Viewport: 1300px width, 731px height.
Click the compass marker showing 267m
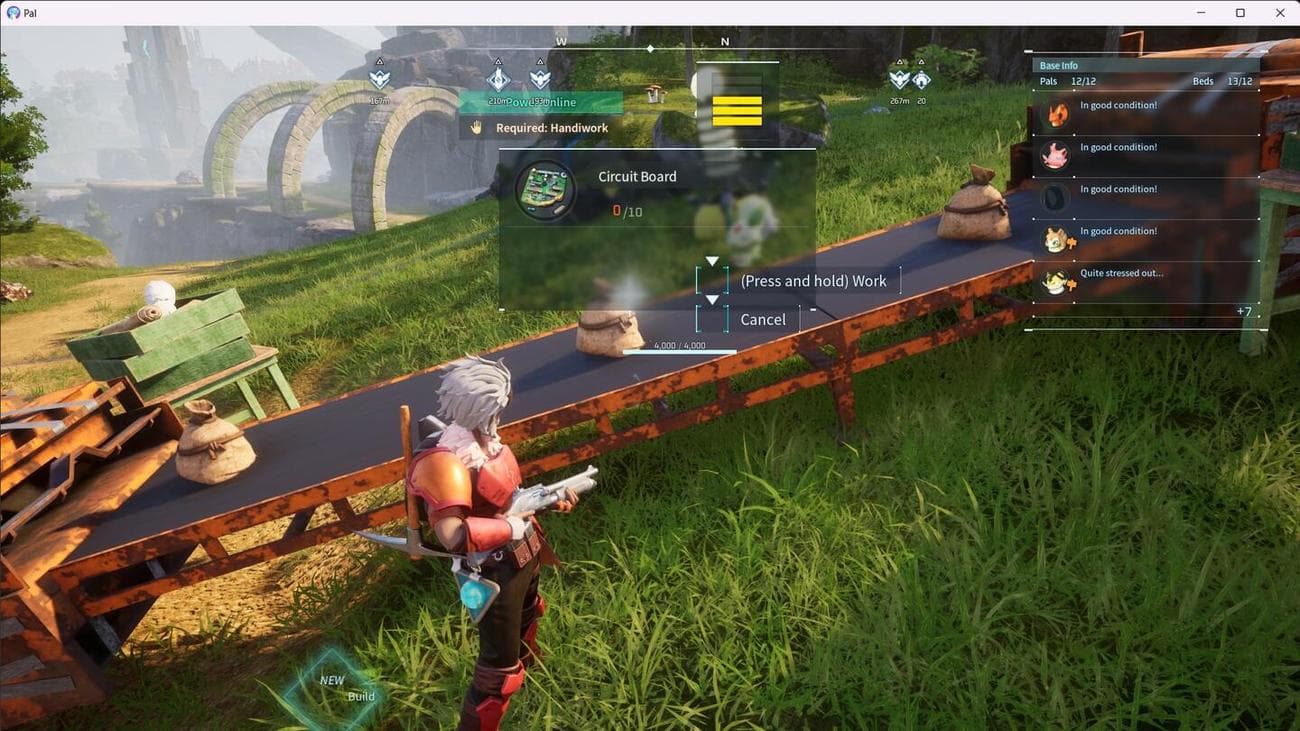point(899,80)
